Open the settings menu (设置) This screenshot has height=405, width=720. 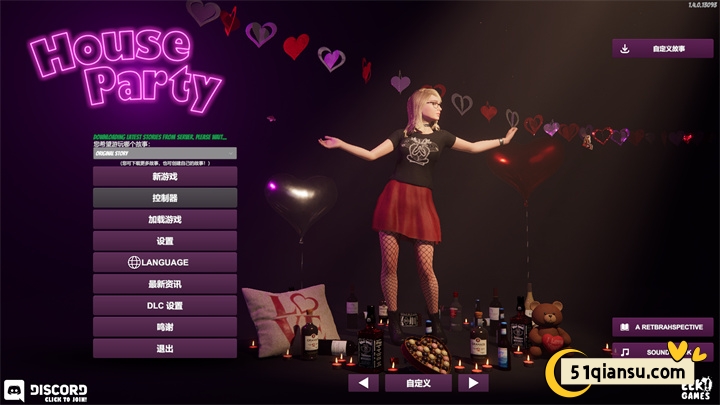(165, 241)
